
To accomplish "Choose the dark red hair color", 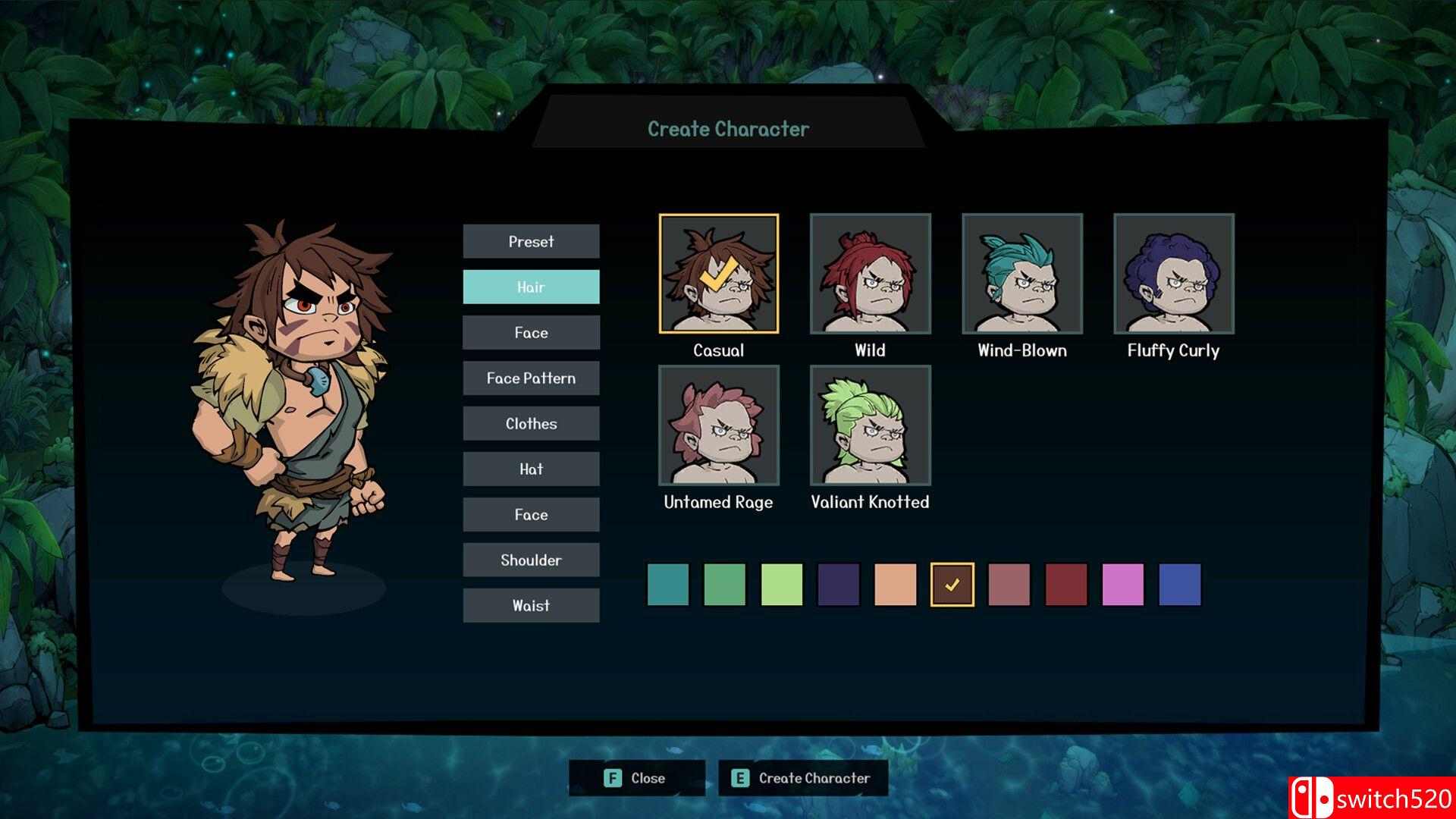I will [1066, 585].
